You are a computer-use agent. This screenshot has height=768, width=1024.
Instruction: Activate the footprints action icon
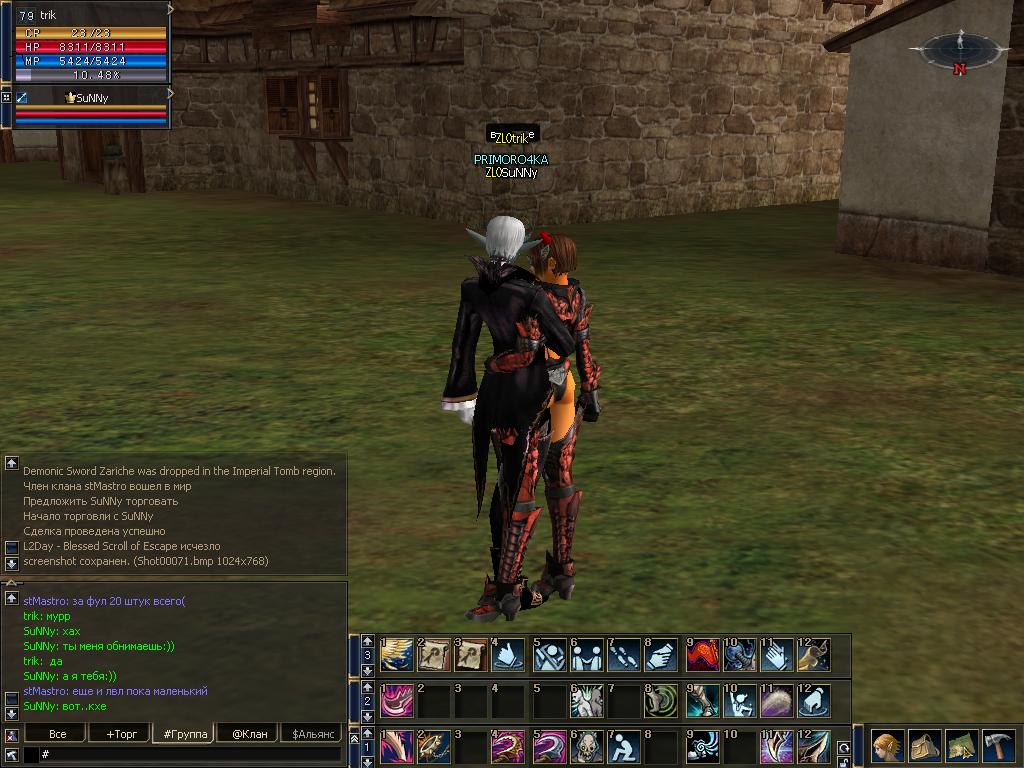pos(625,655)
